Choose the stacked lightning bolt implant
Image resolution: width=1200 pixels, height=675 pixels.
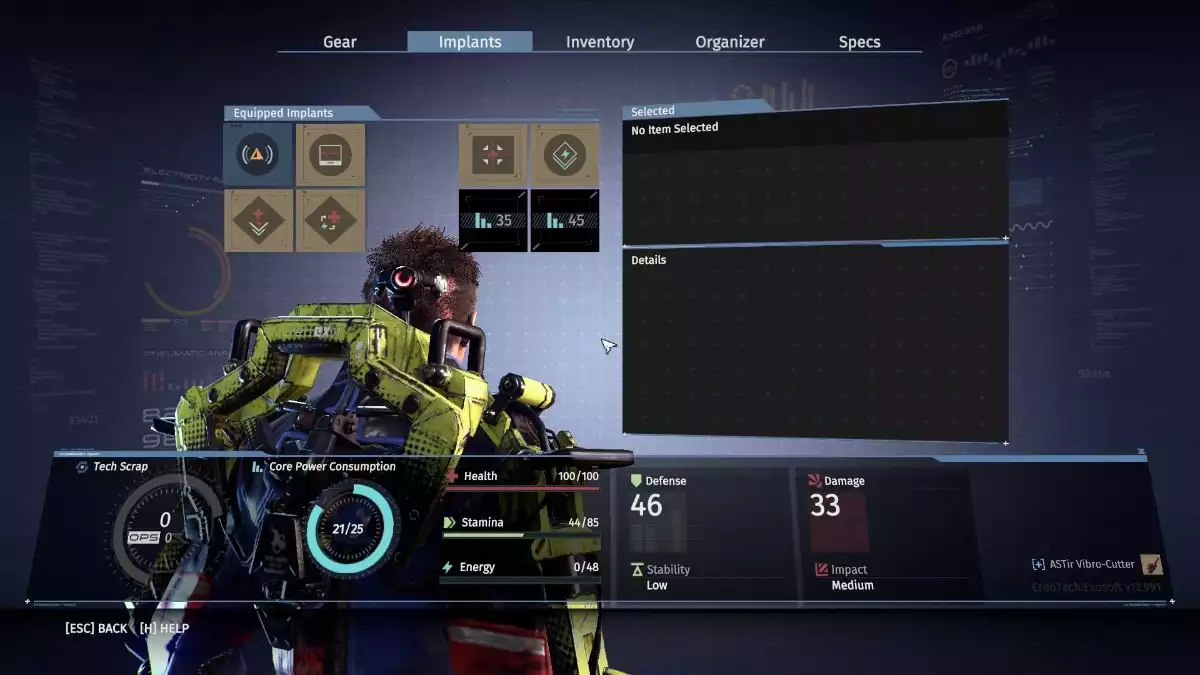565,155
